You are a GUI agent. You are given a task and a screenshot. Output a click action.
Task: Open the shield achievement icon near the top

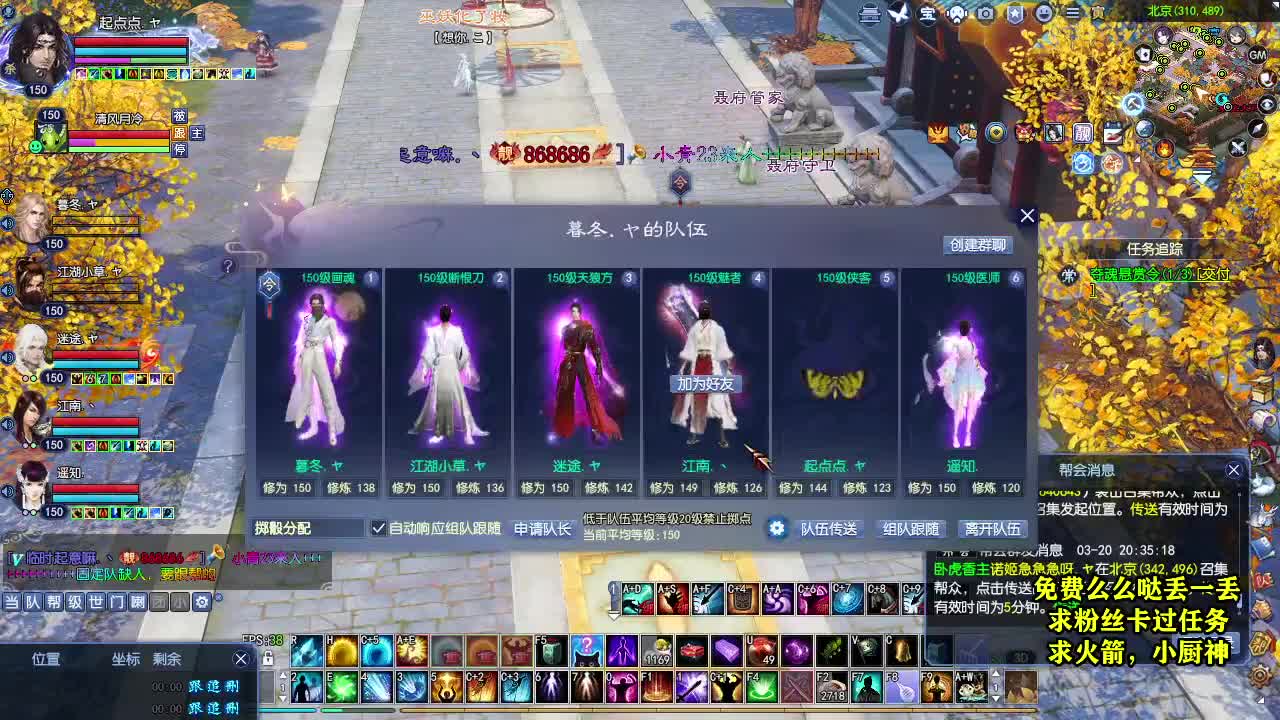coord(1014,13)
